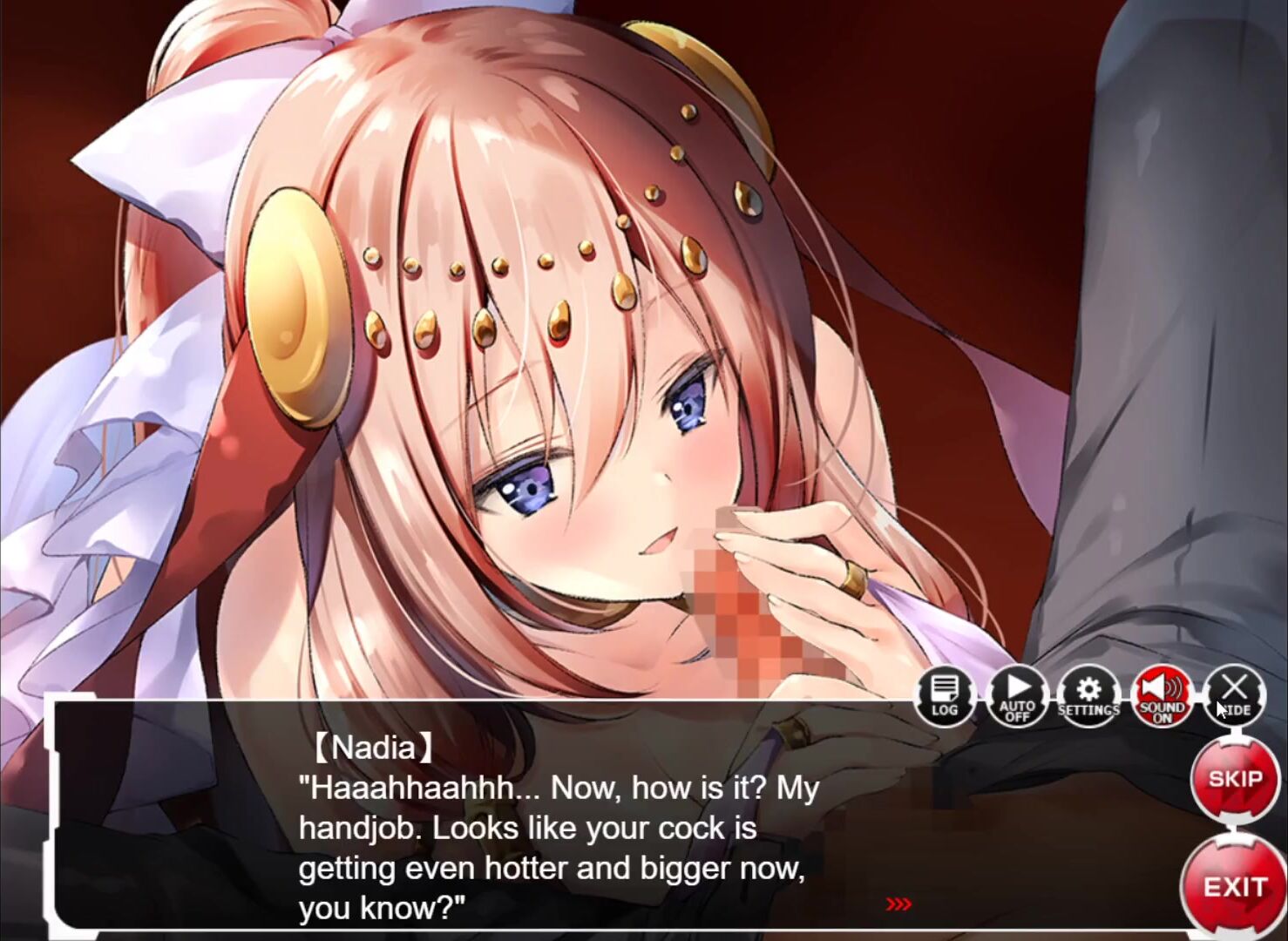
Task: Click the red Skip button
Action: coord(1235,778)
